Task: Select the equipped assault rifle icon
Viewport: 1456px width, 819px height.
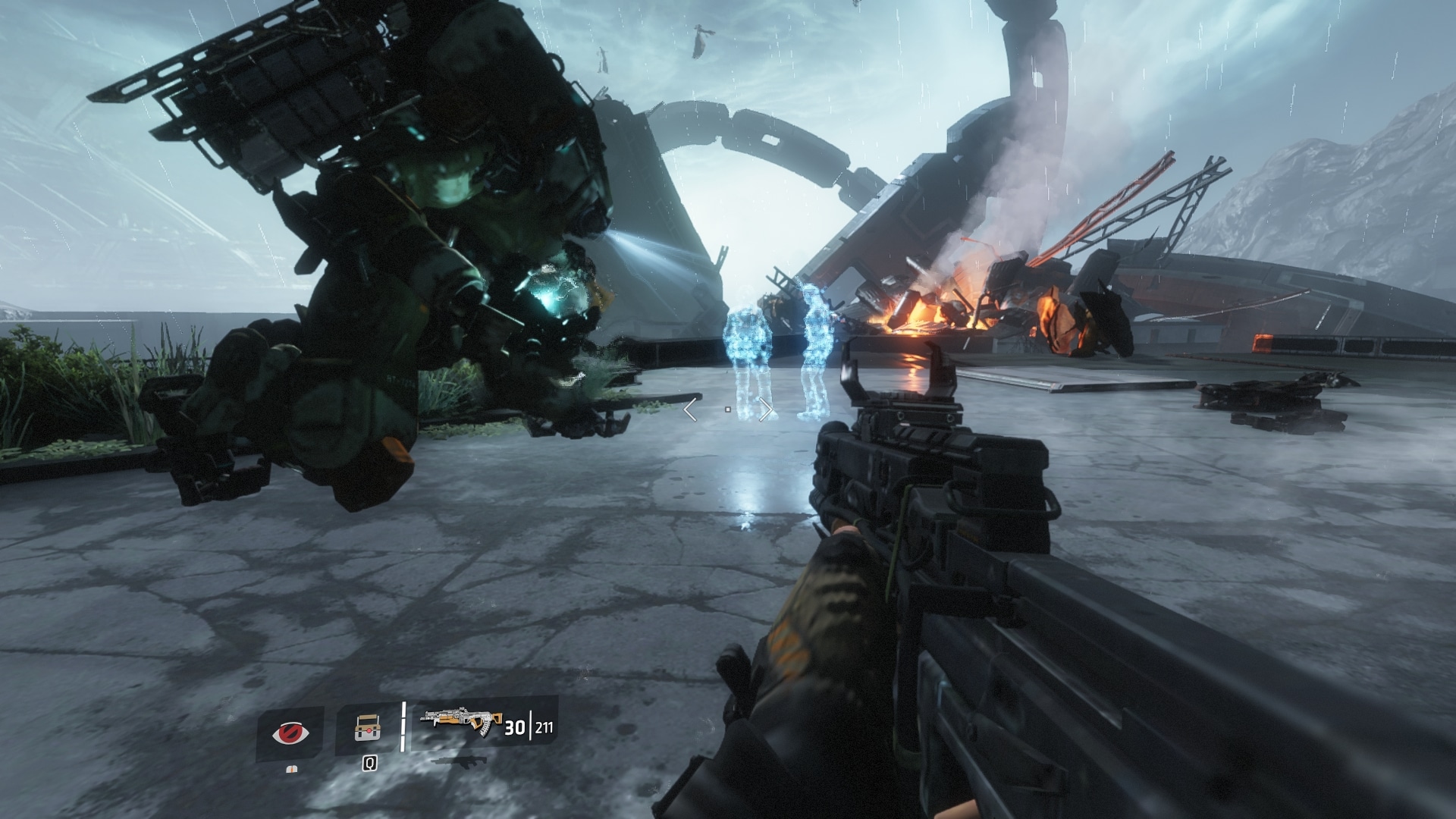Action: pyautogui.click(x=460, y=722)
